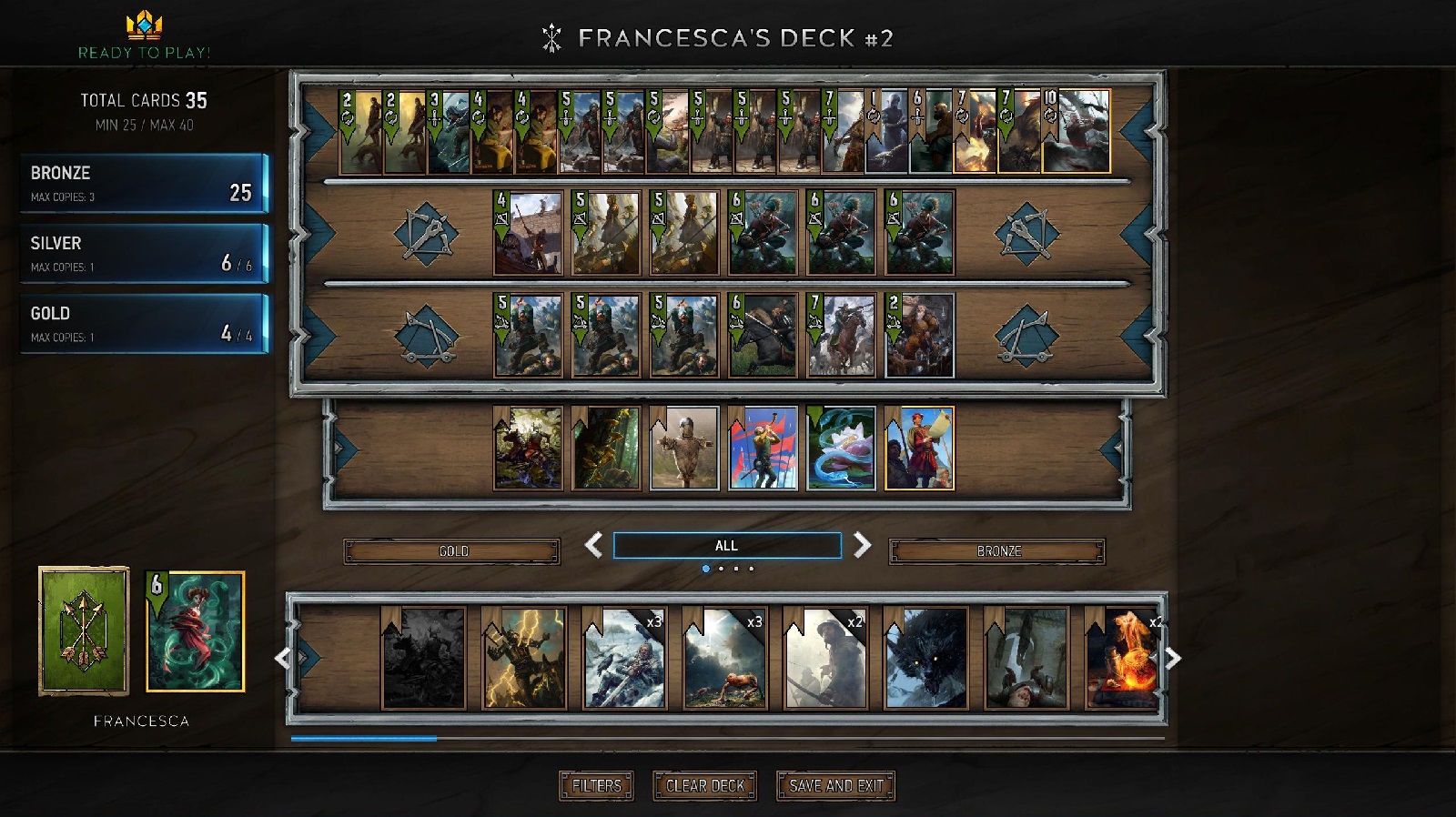1456x817 pixels.
Task: Select the scarecrow card in the deck
Action: (x=684, y=449)
